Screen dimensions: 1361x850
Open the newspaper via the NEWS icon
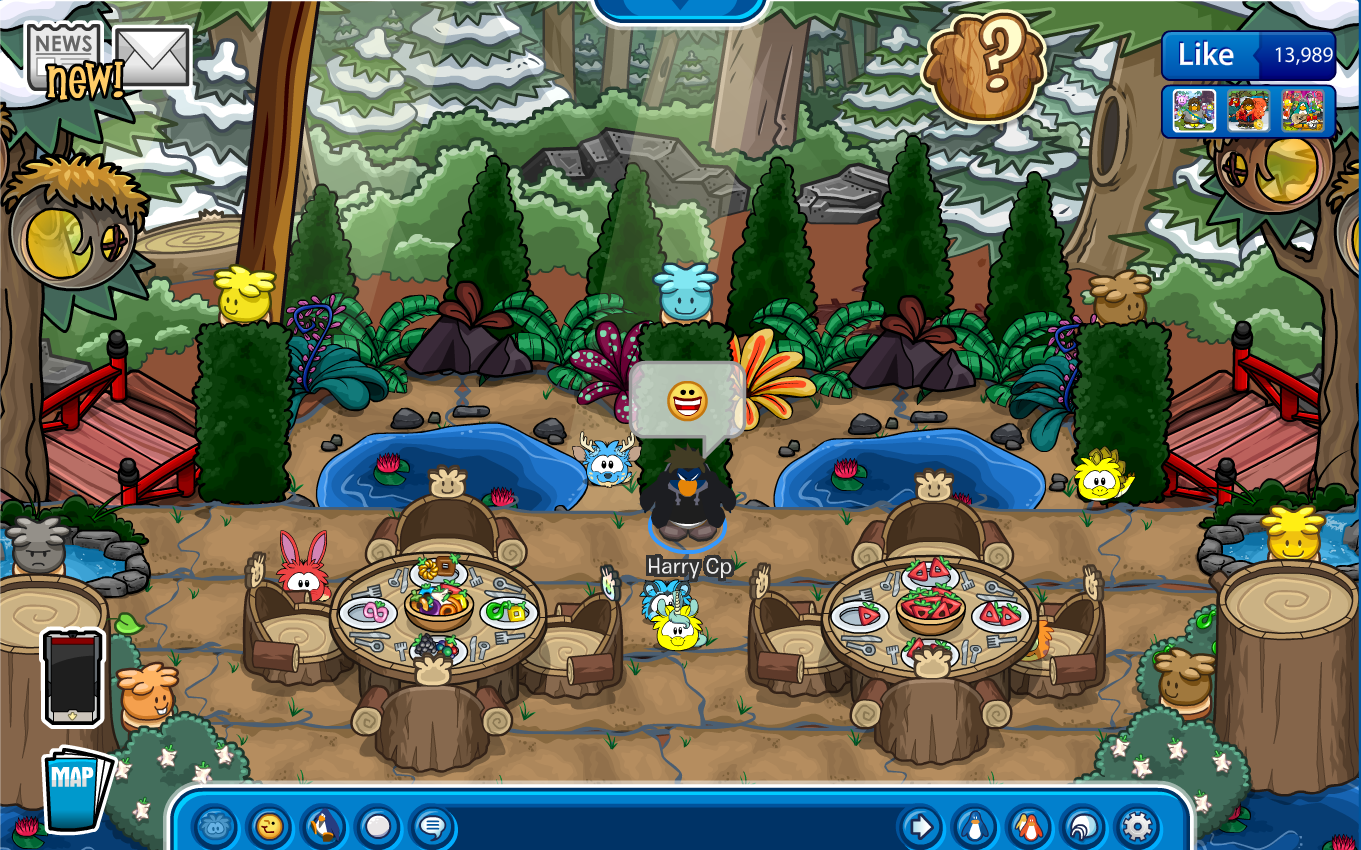(x=62, y=45)
